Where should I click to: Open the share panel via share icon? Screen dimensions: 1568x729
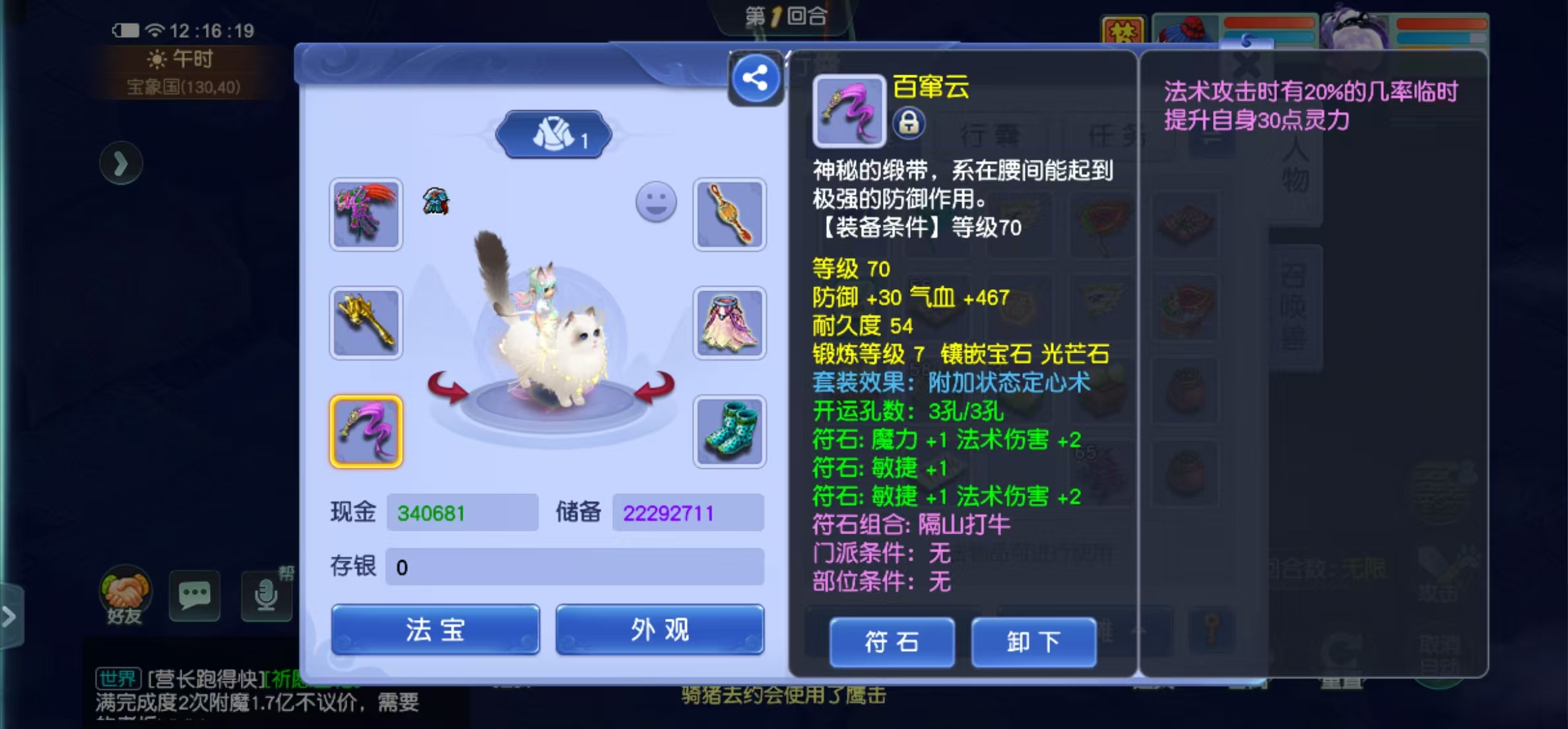click(754, 77)
